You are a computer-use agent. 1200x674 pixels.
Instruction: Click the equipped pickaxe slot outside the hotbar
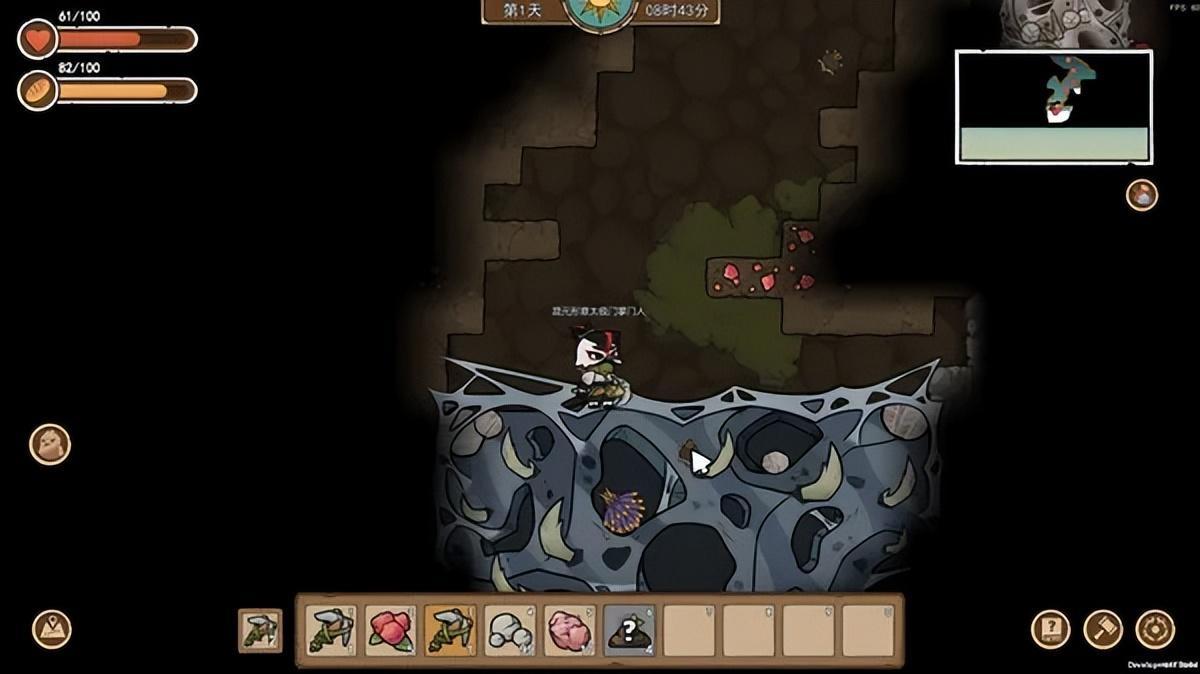point(260,630)
